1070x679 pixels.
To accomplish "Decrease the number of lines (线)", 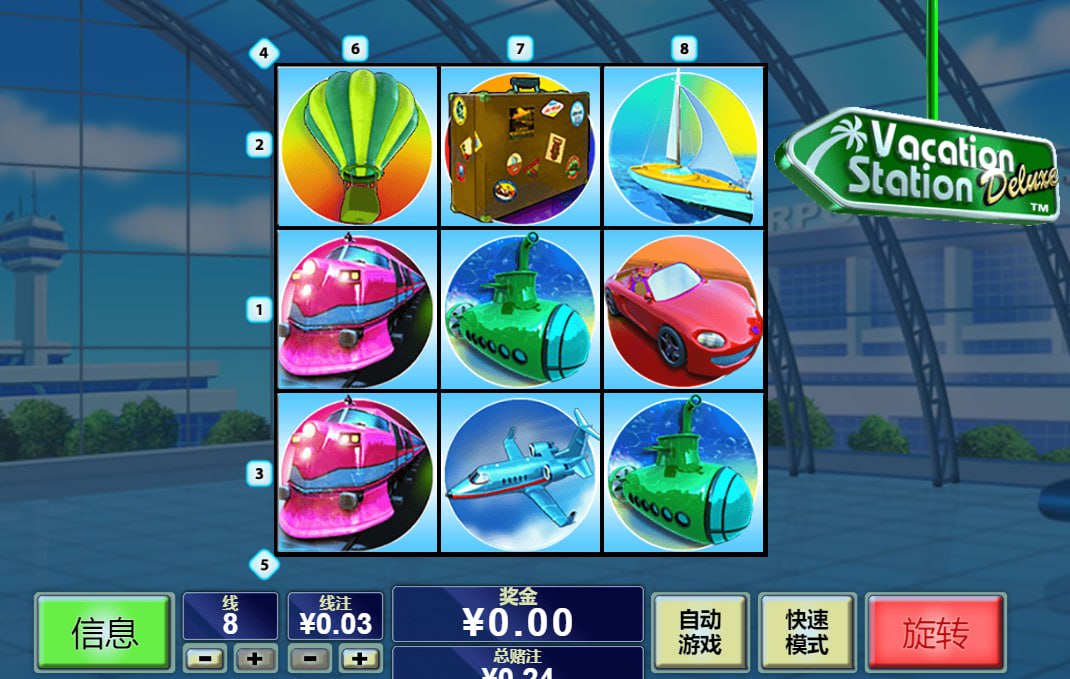I will coord(205,659).
